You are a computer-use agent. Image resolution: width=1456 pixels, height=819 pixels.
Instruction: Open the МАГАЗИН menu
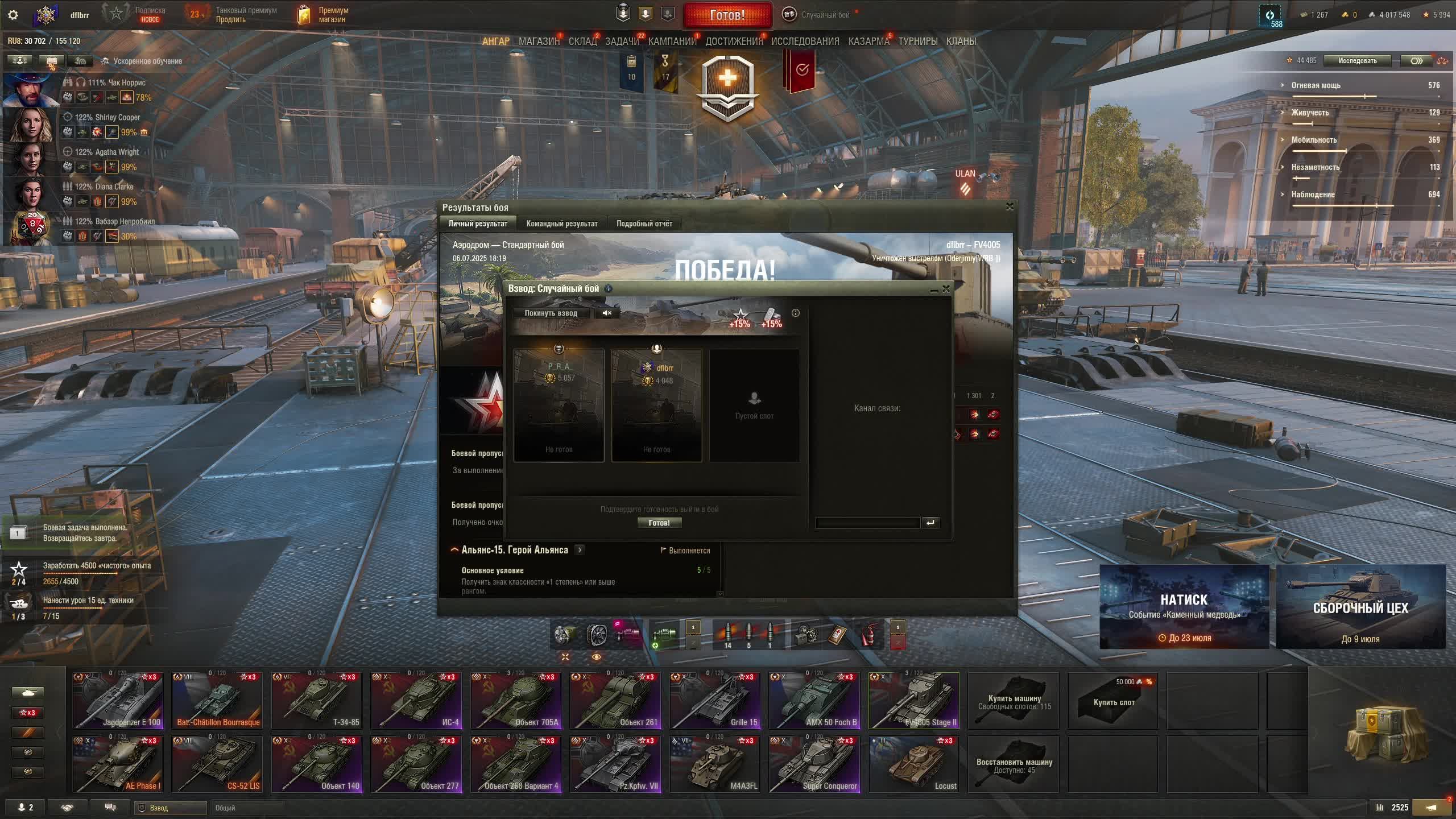tap(539, 42)
